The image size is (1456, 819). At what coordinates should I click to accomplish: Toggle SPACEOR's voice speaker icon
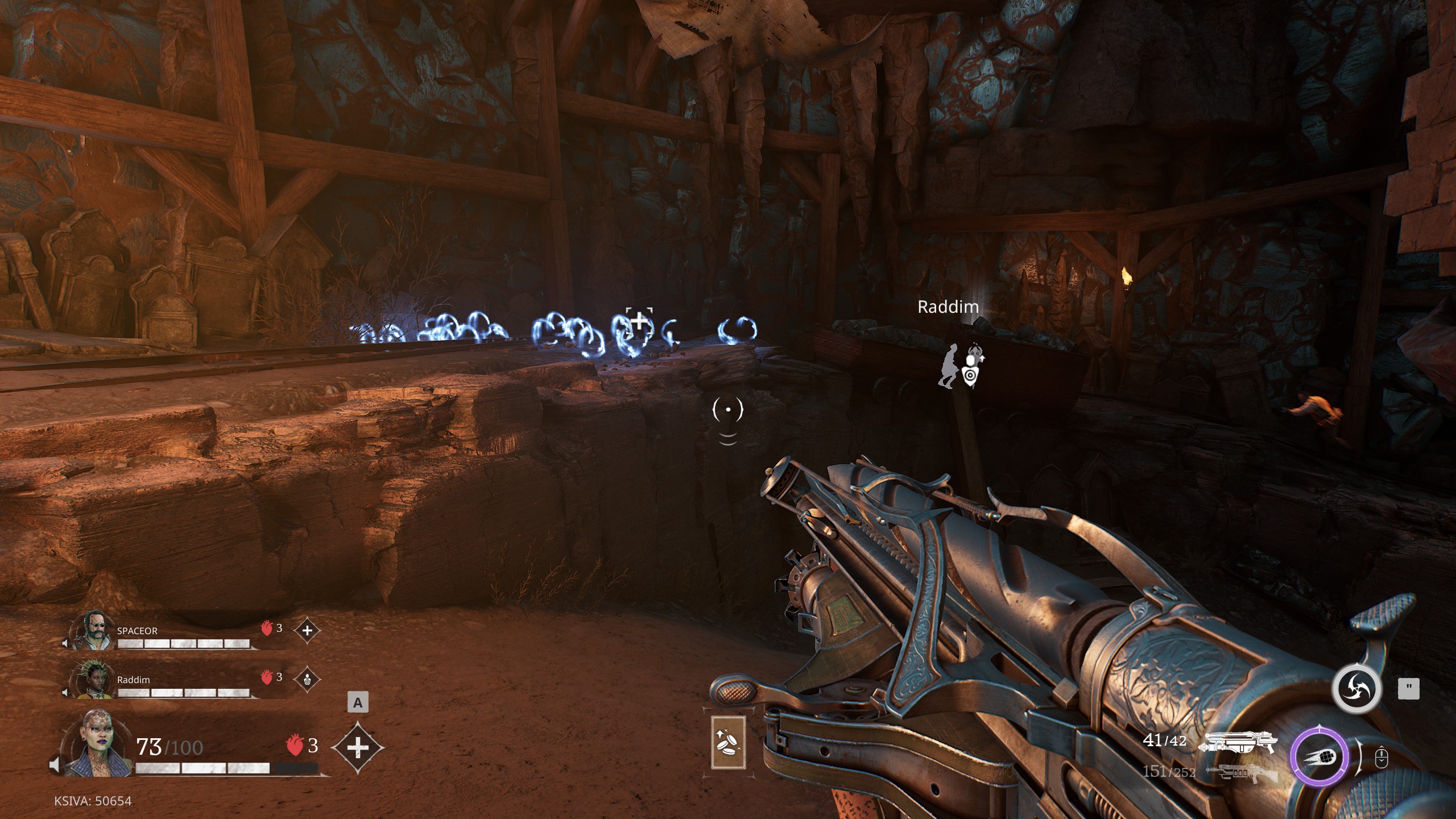pos(65,643)
